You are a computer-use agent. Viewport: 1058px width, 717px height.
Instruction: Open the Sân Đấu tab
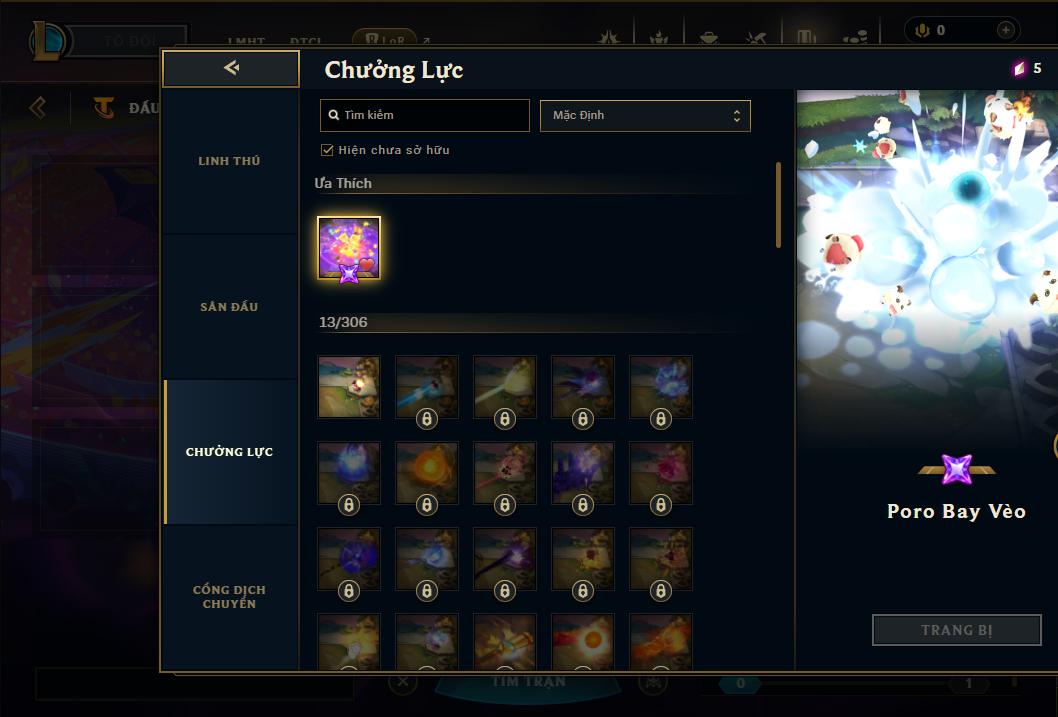pos(229,307)
